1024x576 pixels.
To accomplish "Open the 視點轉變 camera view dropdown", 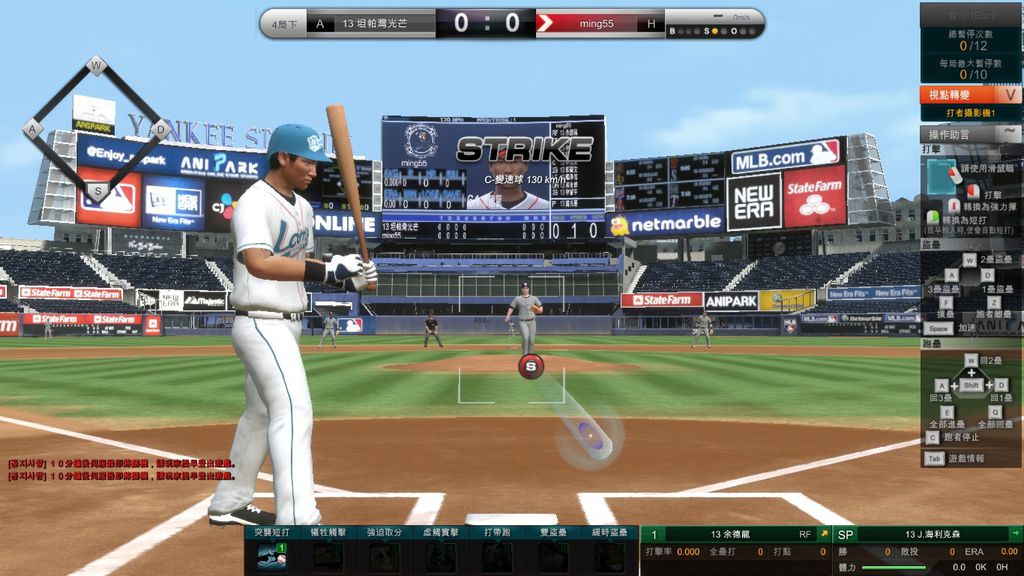I will [x=970, y=95].
